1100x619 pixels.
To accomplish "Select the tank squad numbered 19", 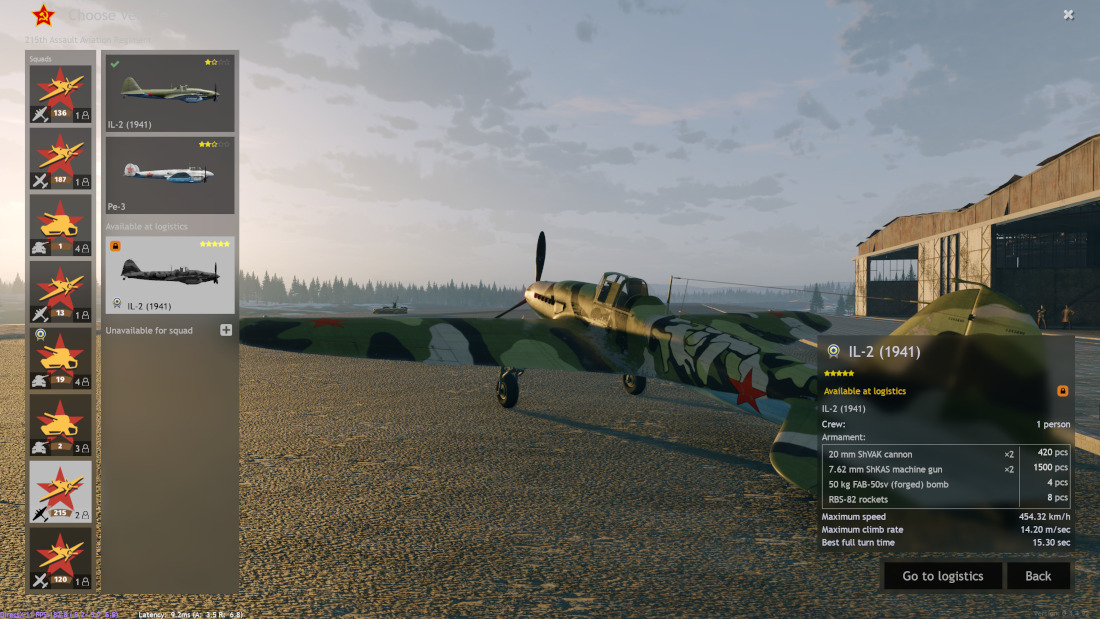I will coord(60,359).
